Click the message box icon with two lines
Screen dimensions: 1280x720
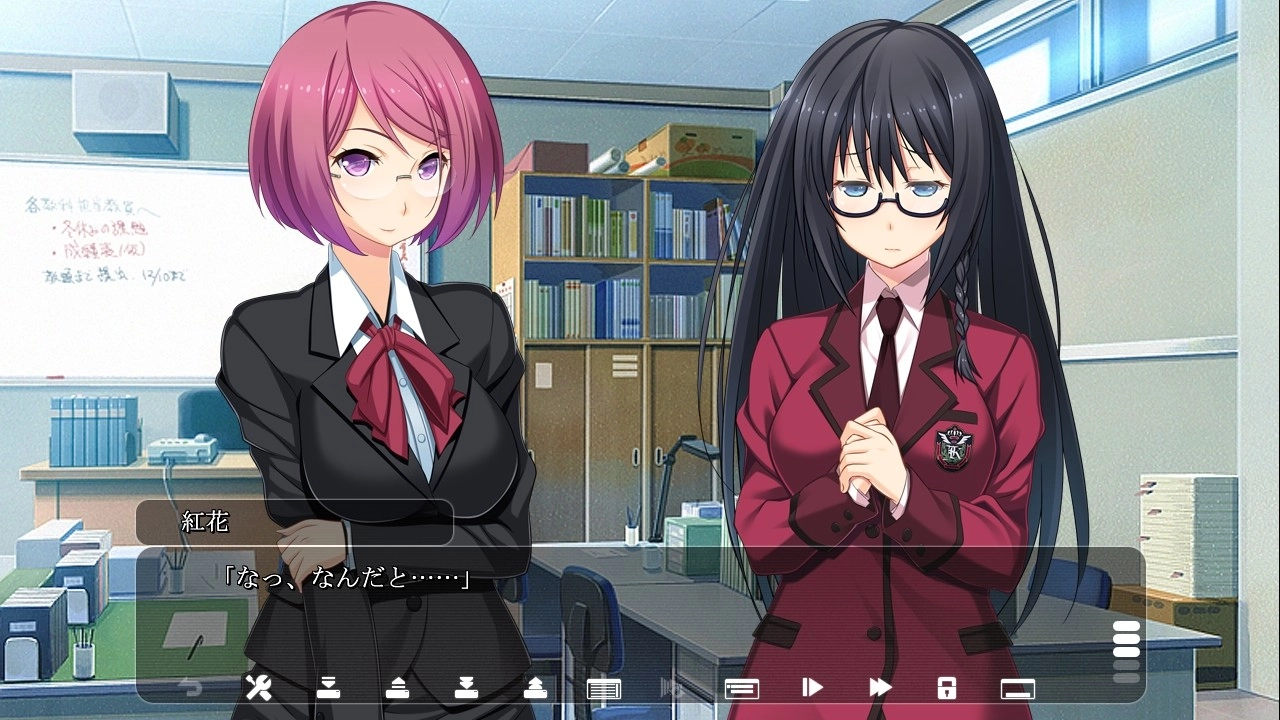[741, 688]
